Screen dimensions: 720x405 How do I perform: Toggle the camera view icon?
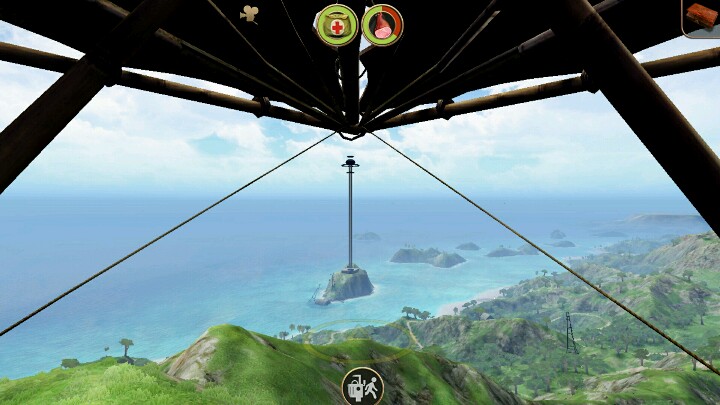coord(249,13)
